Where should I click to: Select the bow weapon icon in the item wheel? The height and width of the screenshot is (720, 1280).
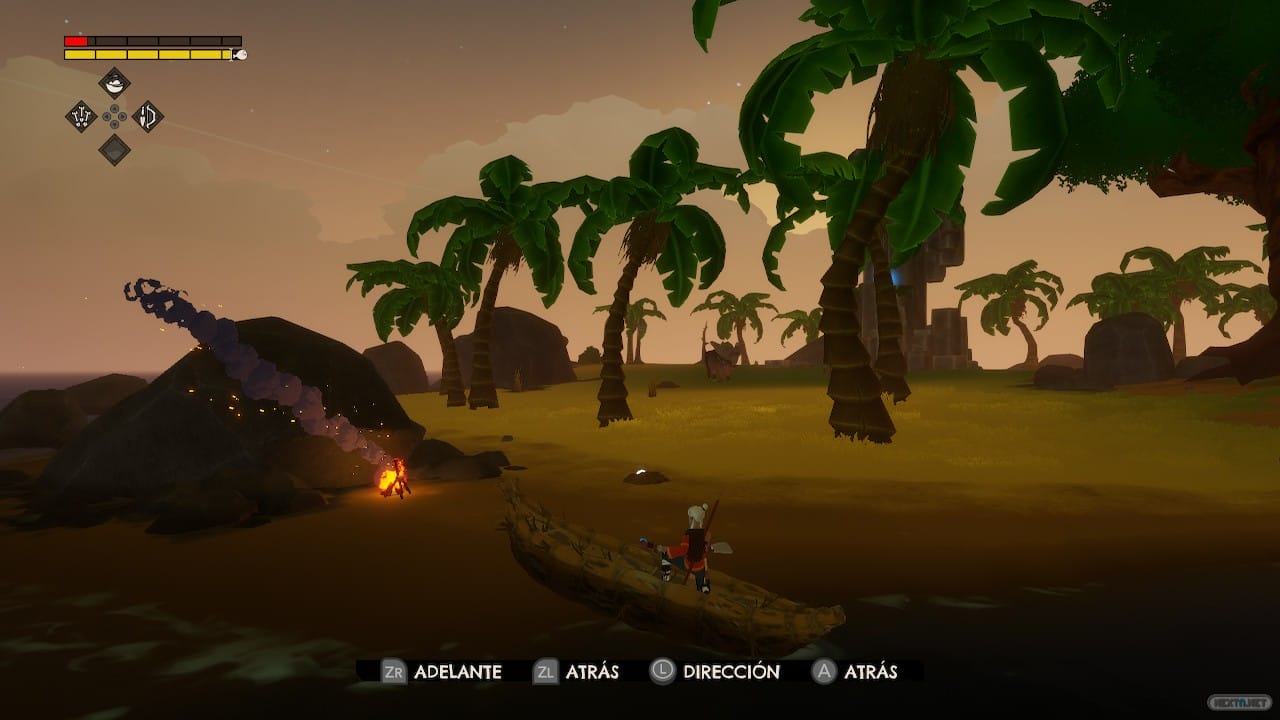(148, 116)
